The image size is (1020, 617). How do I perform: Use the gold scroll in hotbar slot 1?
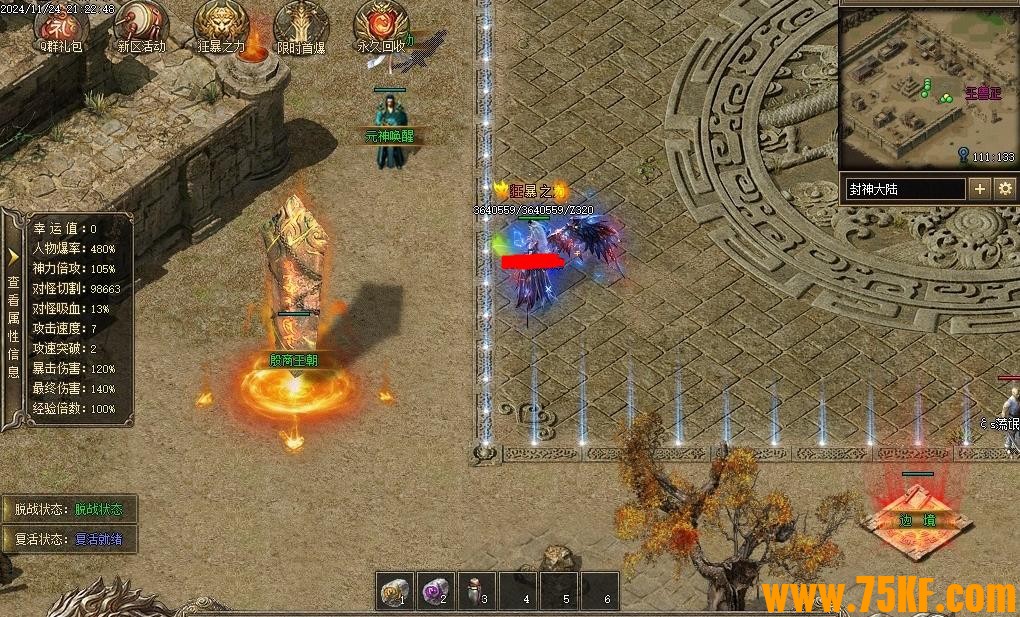pyautogui.click(x=394, y=590)
